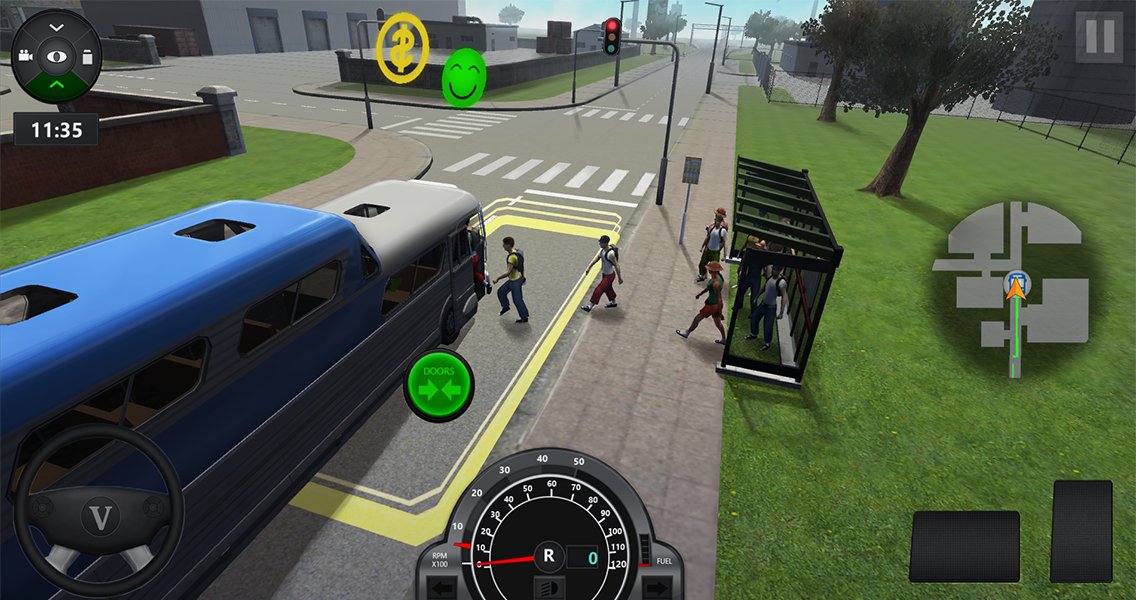1136x600 pixels.
Task: Select the video camera view option
Action: pyautogui.click(x=24, y=57)
